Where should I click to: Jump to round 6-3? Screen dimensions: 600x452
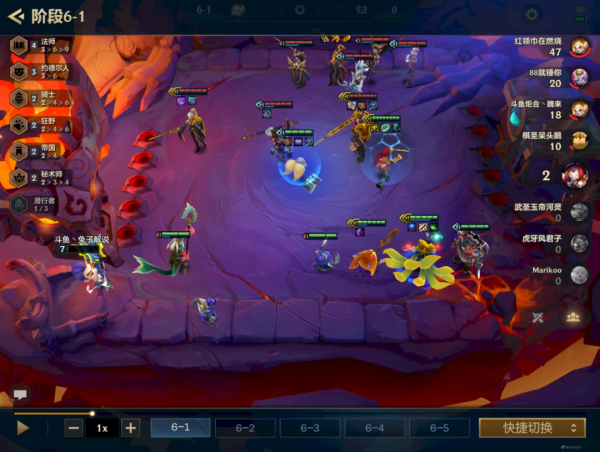(310, 427)
